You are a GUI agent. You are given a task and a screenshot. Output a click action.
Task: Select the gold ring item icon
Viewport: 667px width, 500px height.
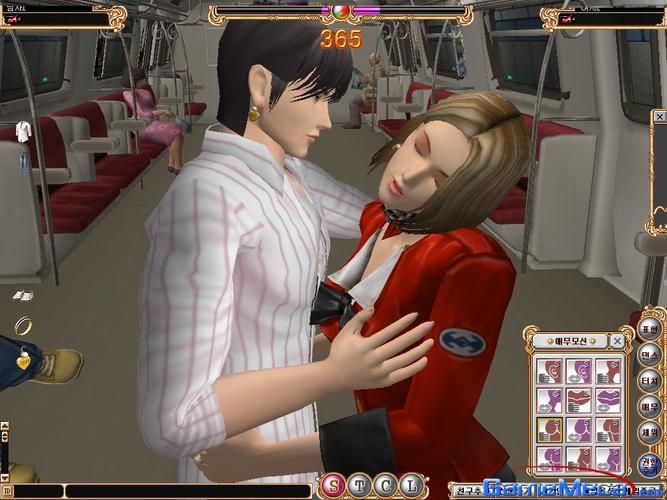[24, 325]
